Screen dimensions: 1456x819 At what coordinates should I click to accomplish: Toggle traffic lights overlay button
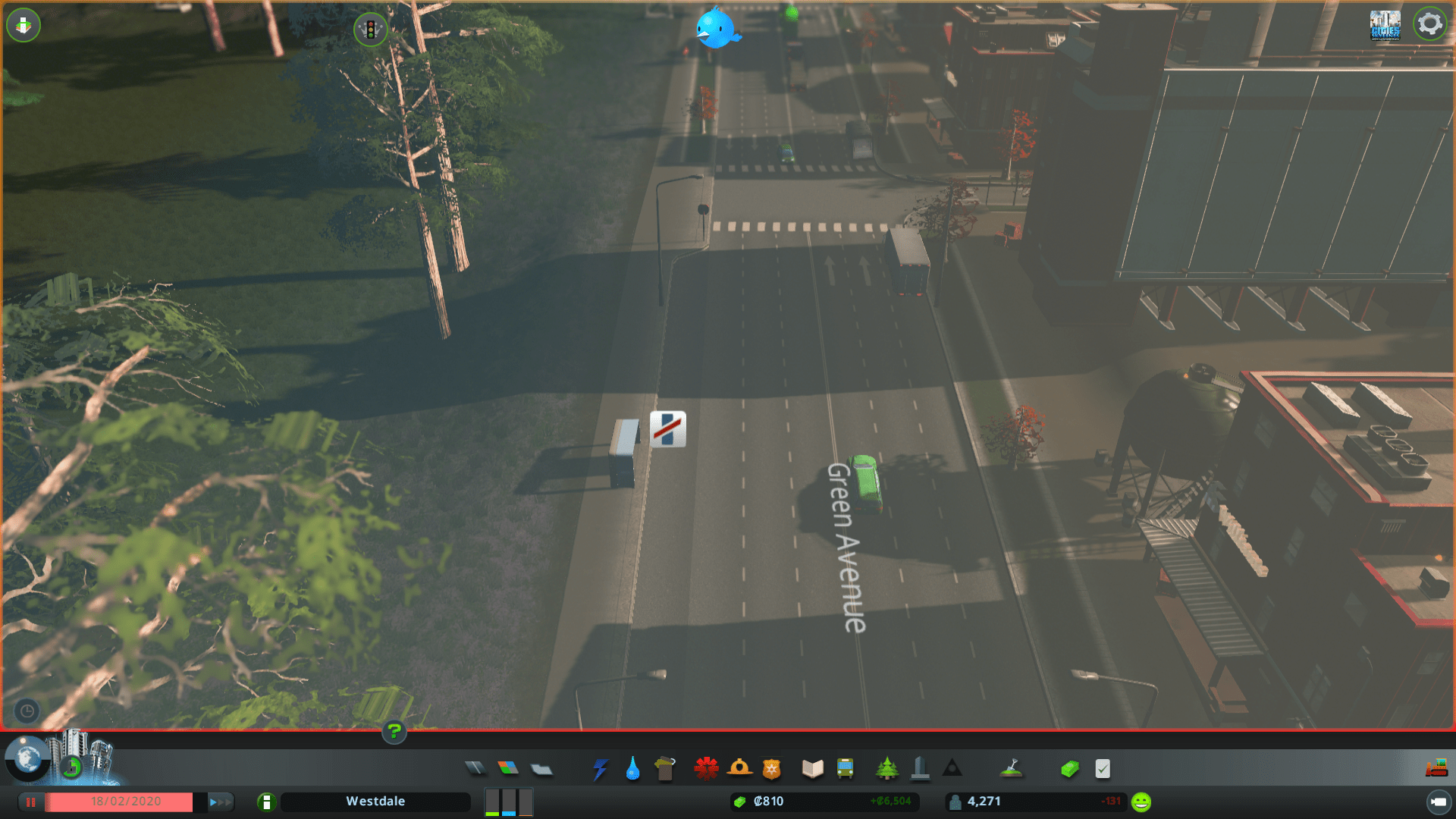pyautogui.click(x=371, y=30)
